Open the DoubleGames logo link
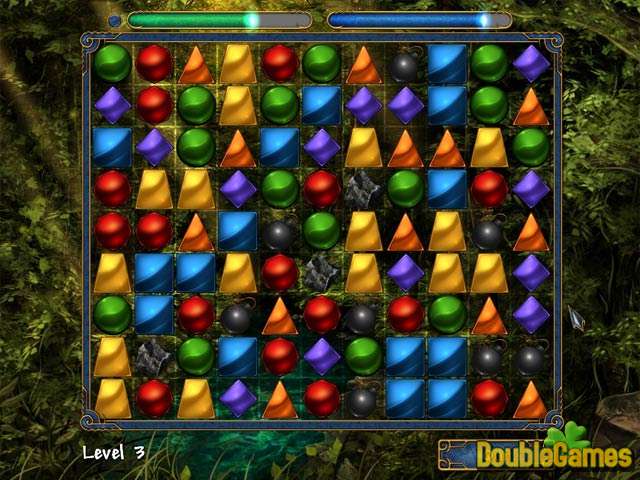640x480 pixels. pos(538,455)
